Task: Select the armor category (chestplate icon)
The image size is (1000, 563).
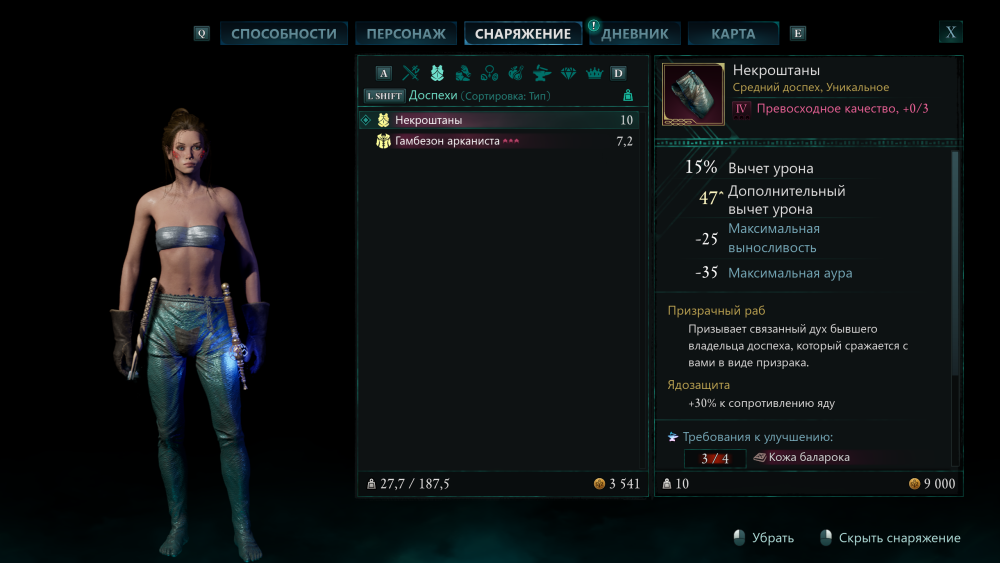Action: [x=437, y=73]
